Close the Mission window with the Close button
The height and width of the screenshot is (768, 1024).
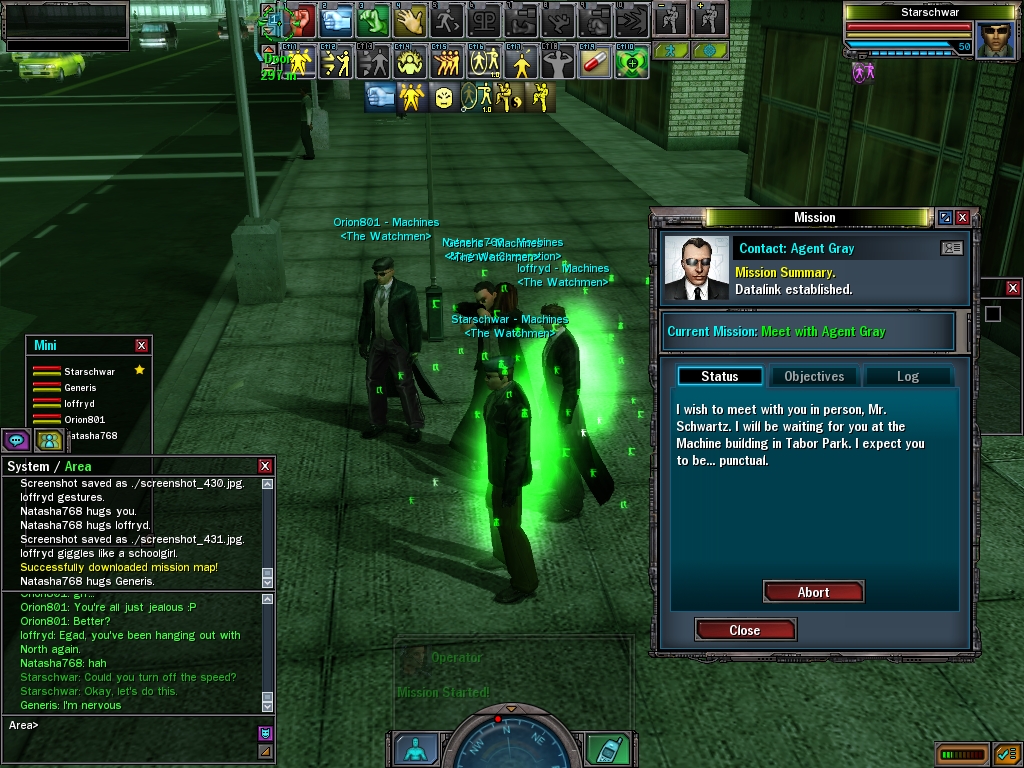coord(745,630)
